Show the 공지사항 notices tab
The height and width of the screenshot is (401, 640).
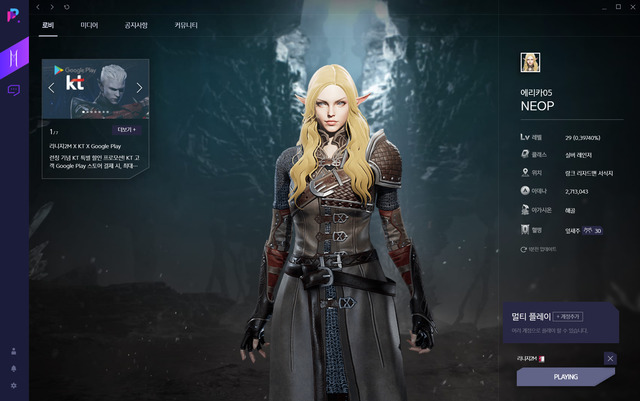(x=137, y=25)
